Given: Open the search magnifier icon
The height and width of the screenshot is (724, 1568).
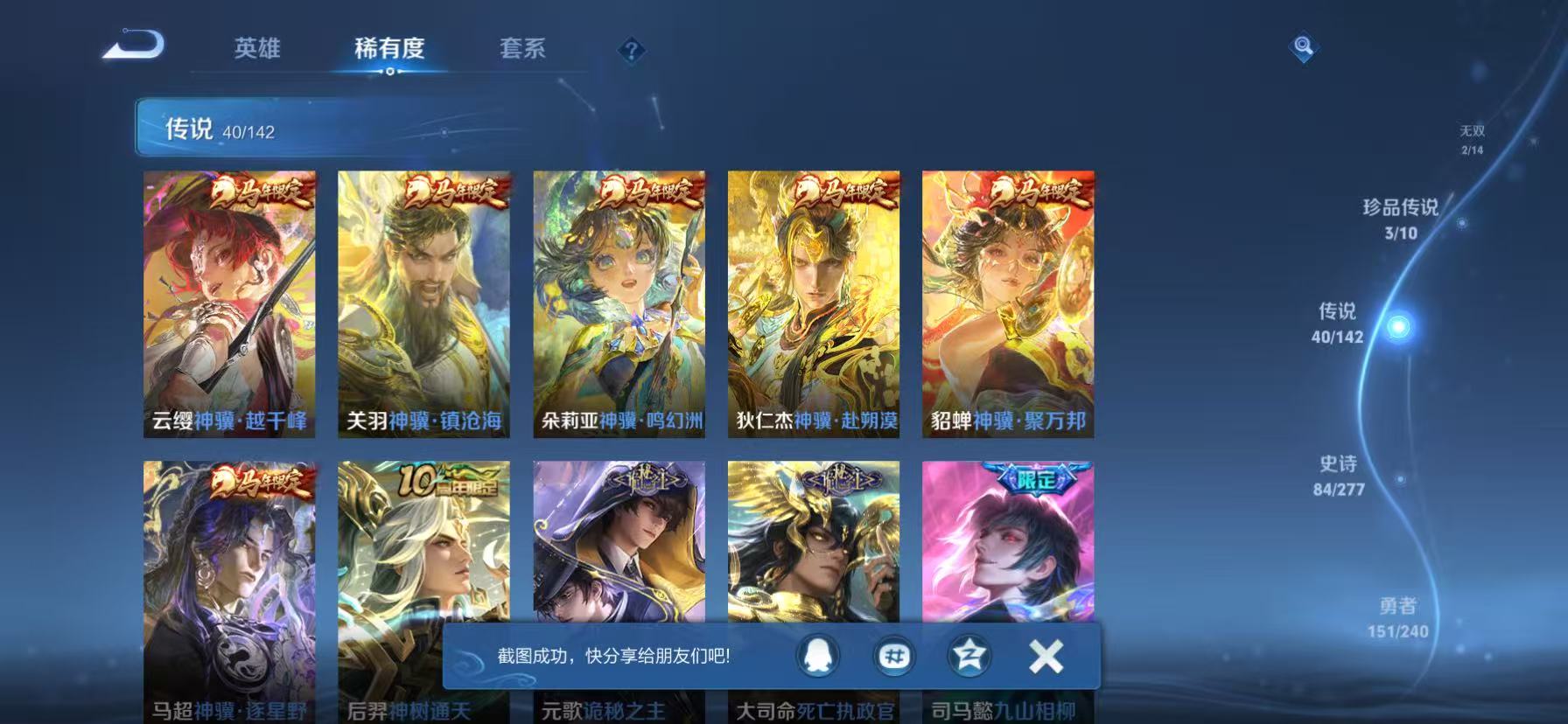Looking at the screenshot, I should 1303,48.
